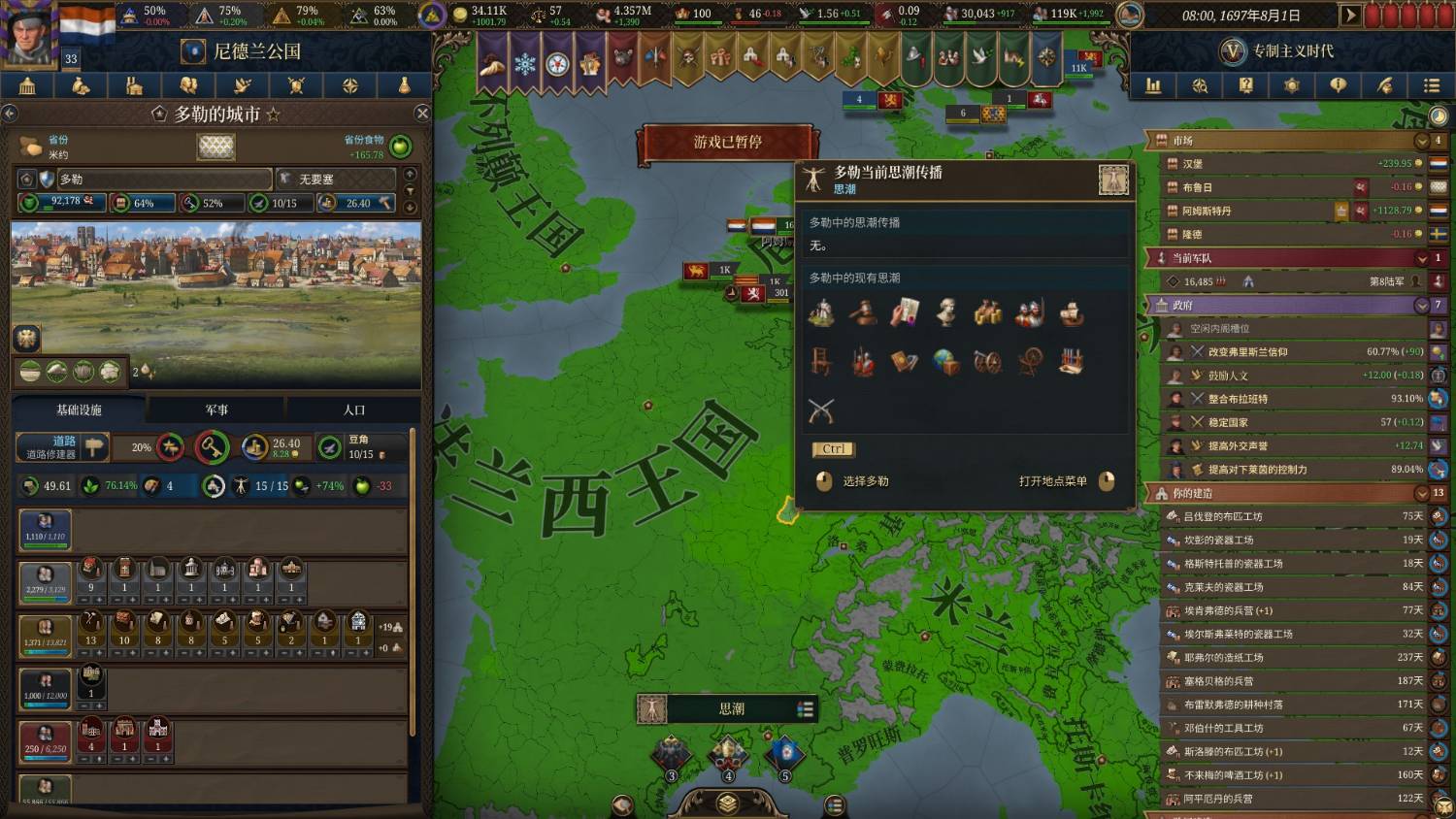The width and height of the screenshot is (1456, 819).
Task: Switch to the 军事 tab
Action: pyautogui.click(x=216, y=410)
